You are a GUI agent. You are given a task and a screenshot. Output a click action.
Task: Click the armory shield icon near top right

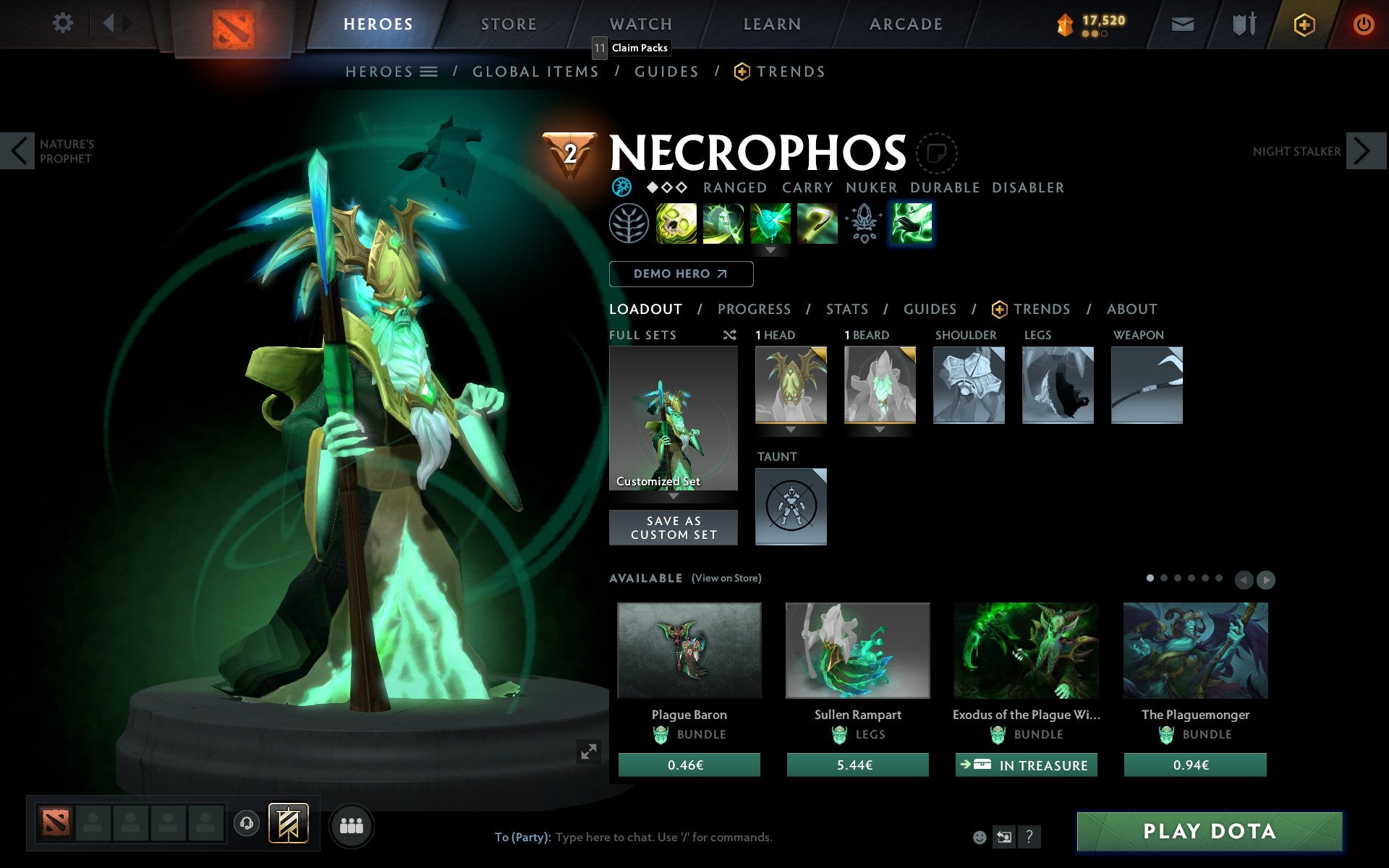[x=1243, y=23]
